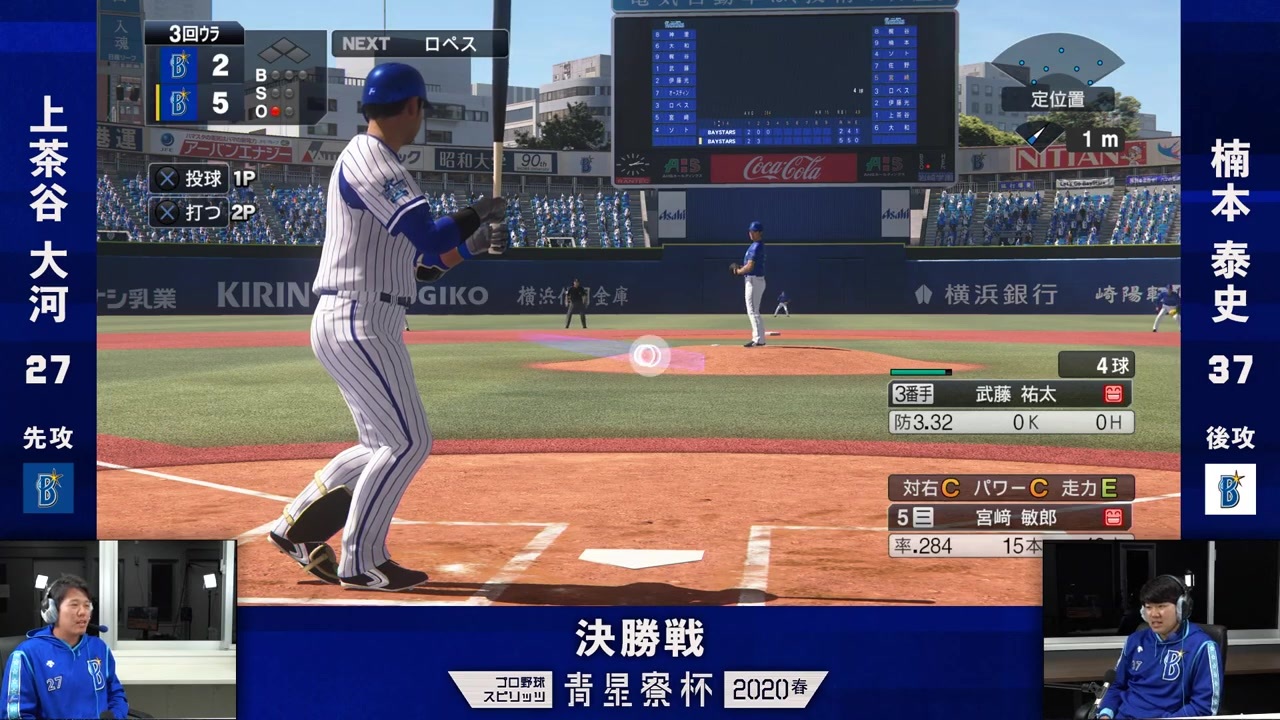Select the 先攻 team logo on left panel
The height and width of the screenshot is (720, 1280).
coord(50,489)
